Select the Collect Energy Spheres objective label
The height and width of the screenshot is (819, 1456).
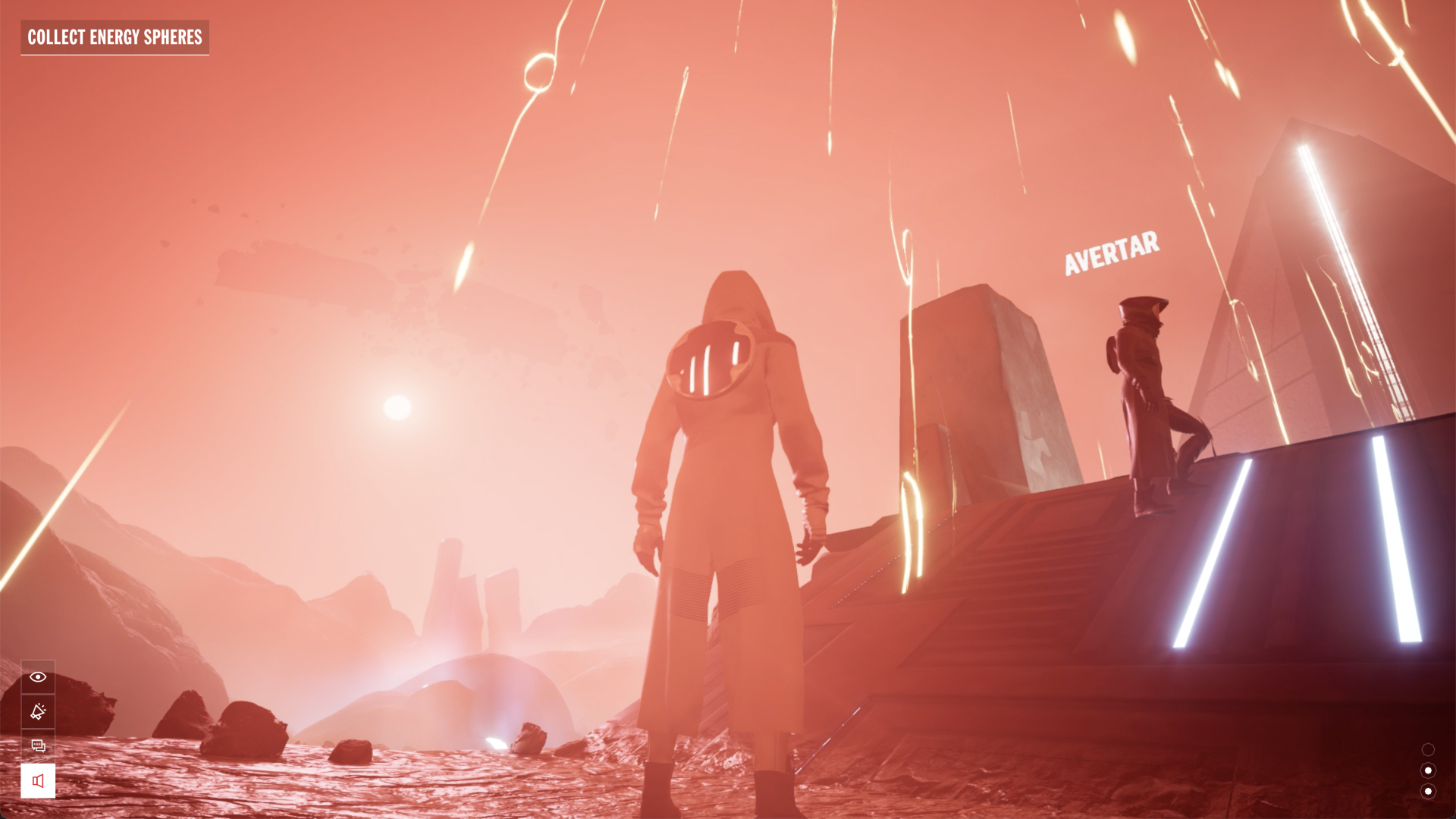(x=115, y=37)
